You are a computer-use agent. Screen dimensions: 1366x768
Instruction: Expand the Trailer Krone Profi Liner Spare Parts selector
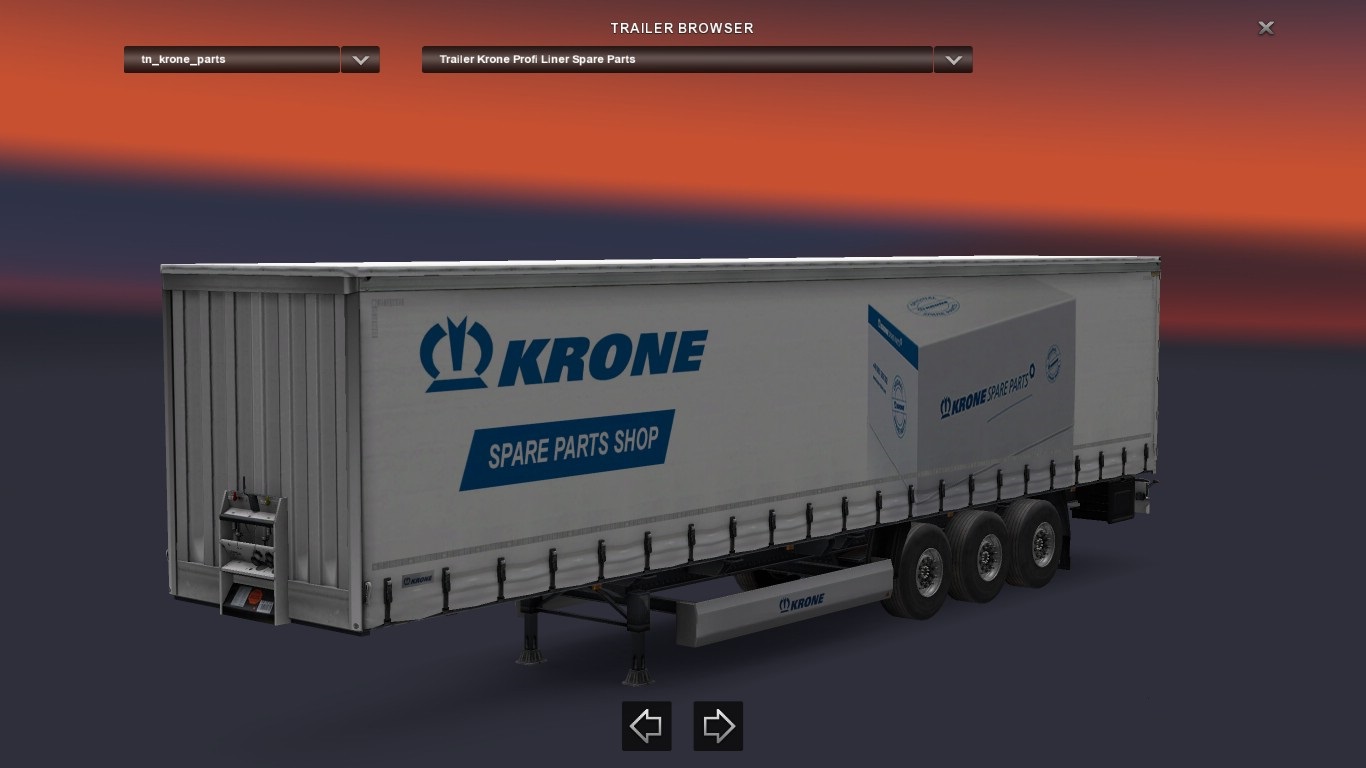[x=952, y=59]
